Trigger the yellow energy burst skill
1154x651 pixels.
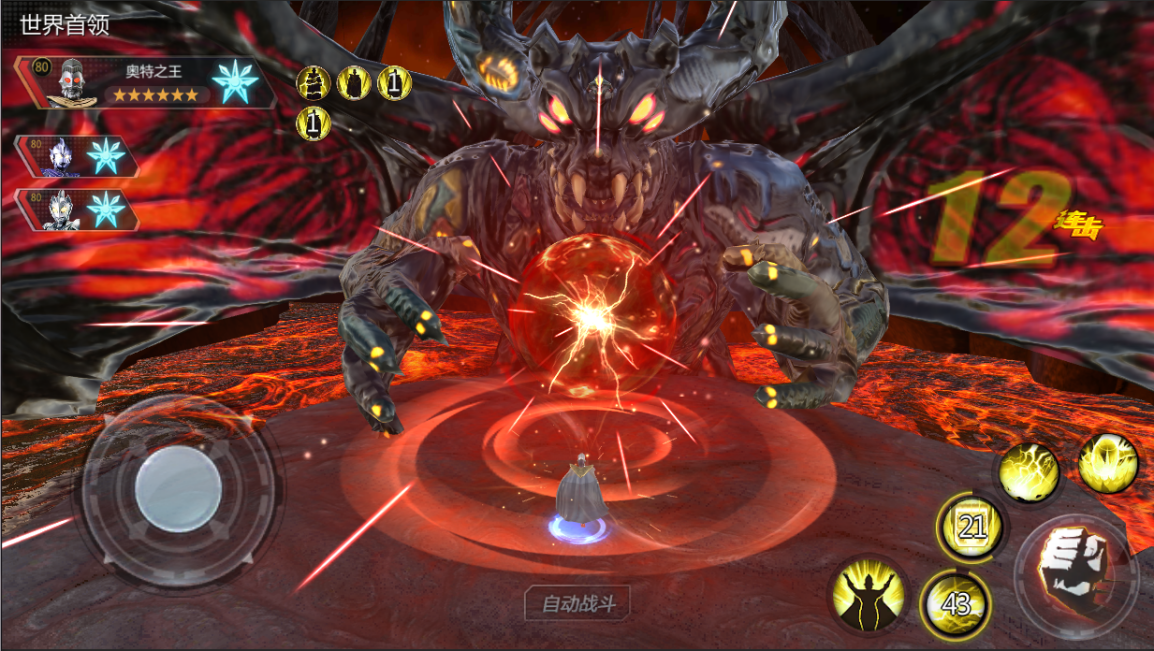1107,464
